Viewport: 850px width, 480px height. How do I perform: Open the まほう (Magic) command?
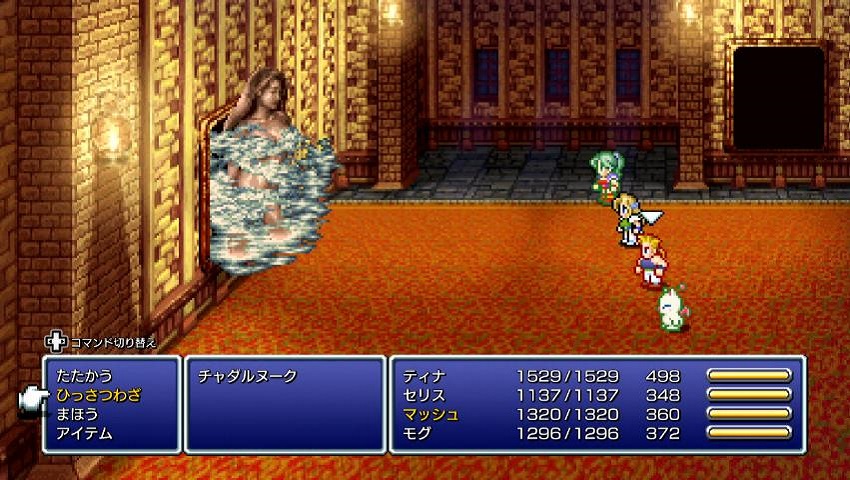77,414
